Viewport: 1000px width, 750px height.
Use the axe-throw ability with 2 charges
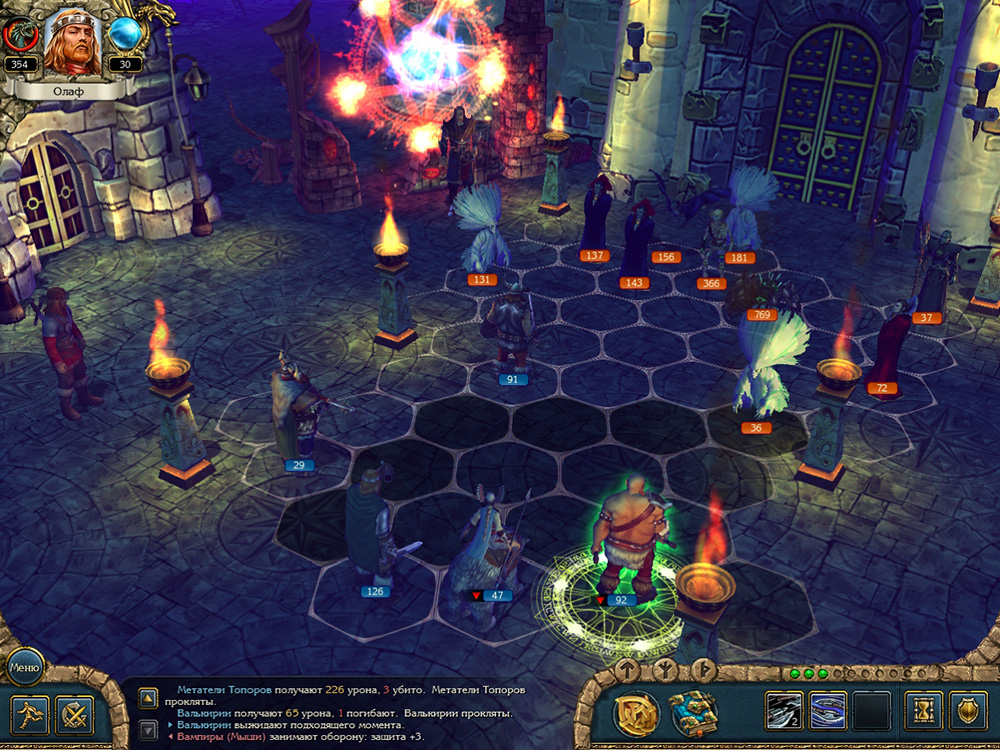tap(784, 711)
